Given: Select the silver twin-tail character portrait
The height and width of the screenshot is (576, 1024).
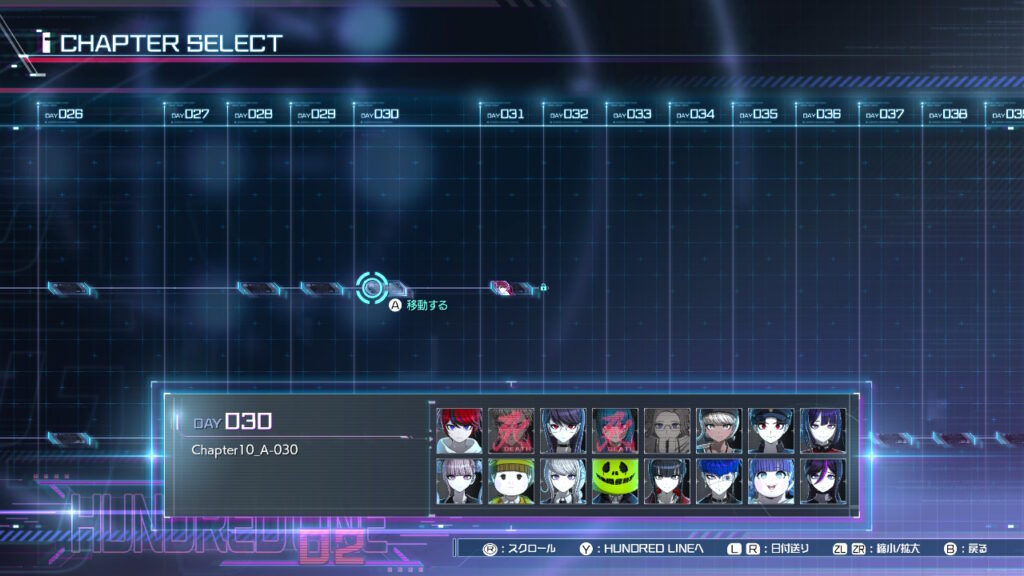Looking at the screenshot, I should click(x=564, y=481).
